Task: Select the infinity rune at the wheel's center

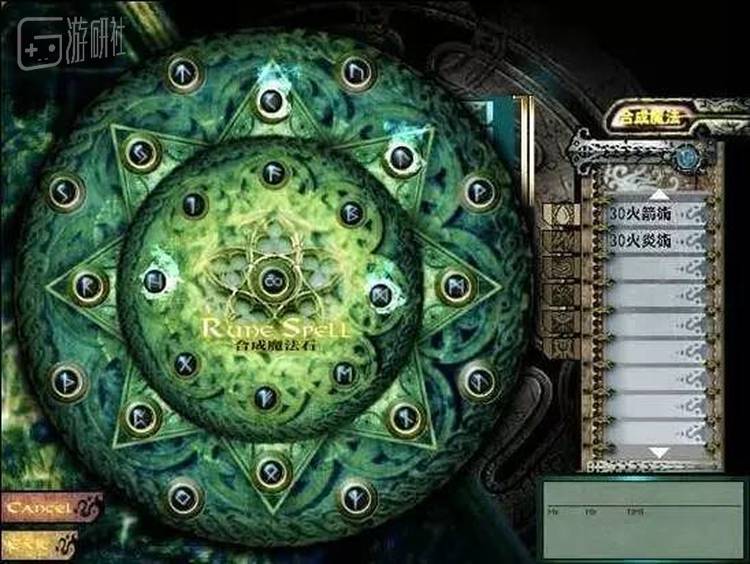Action: coord(269,284)
